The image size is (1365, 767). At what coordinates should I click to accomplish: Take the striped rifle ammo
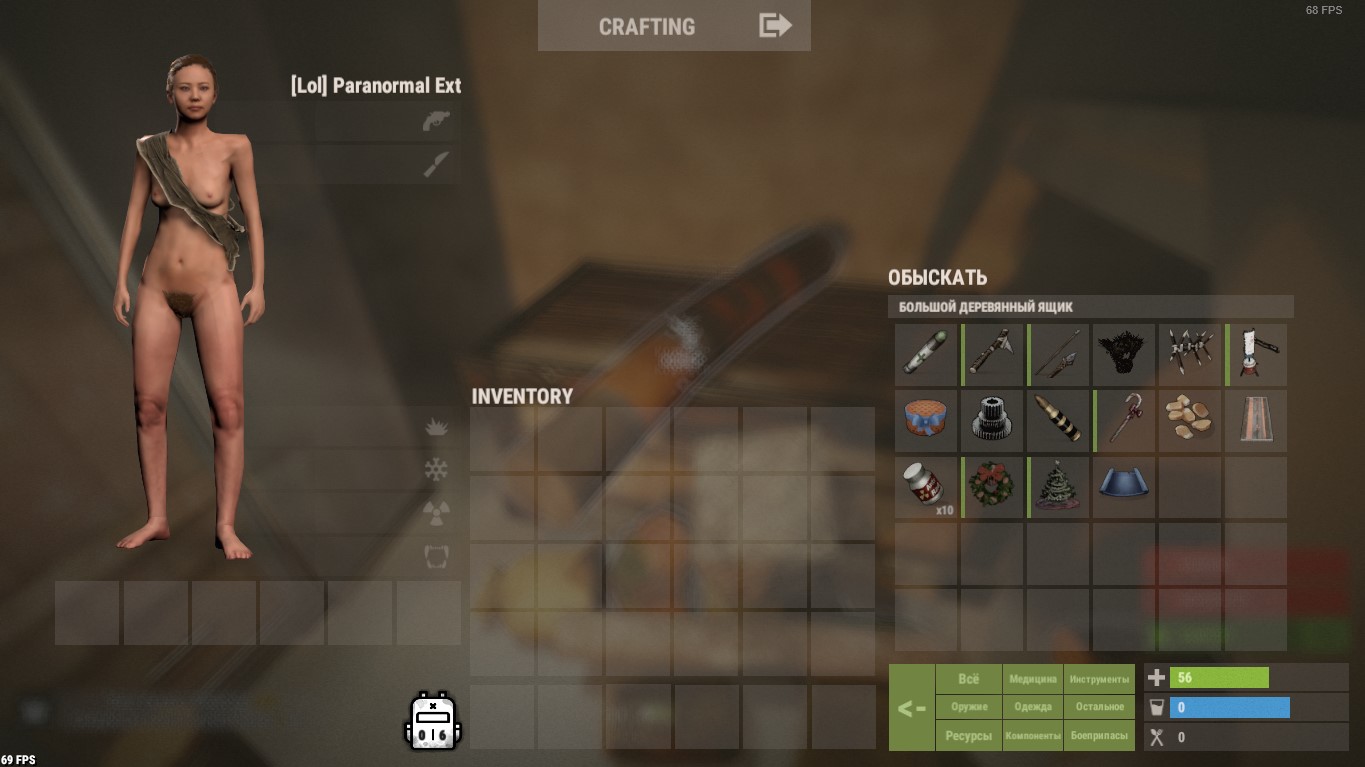tap(1058, 421)
